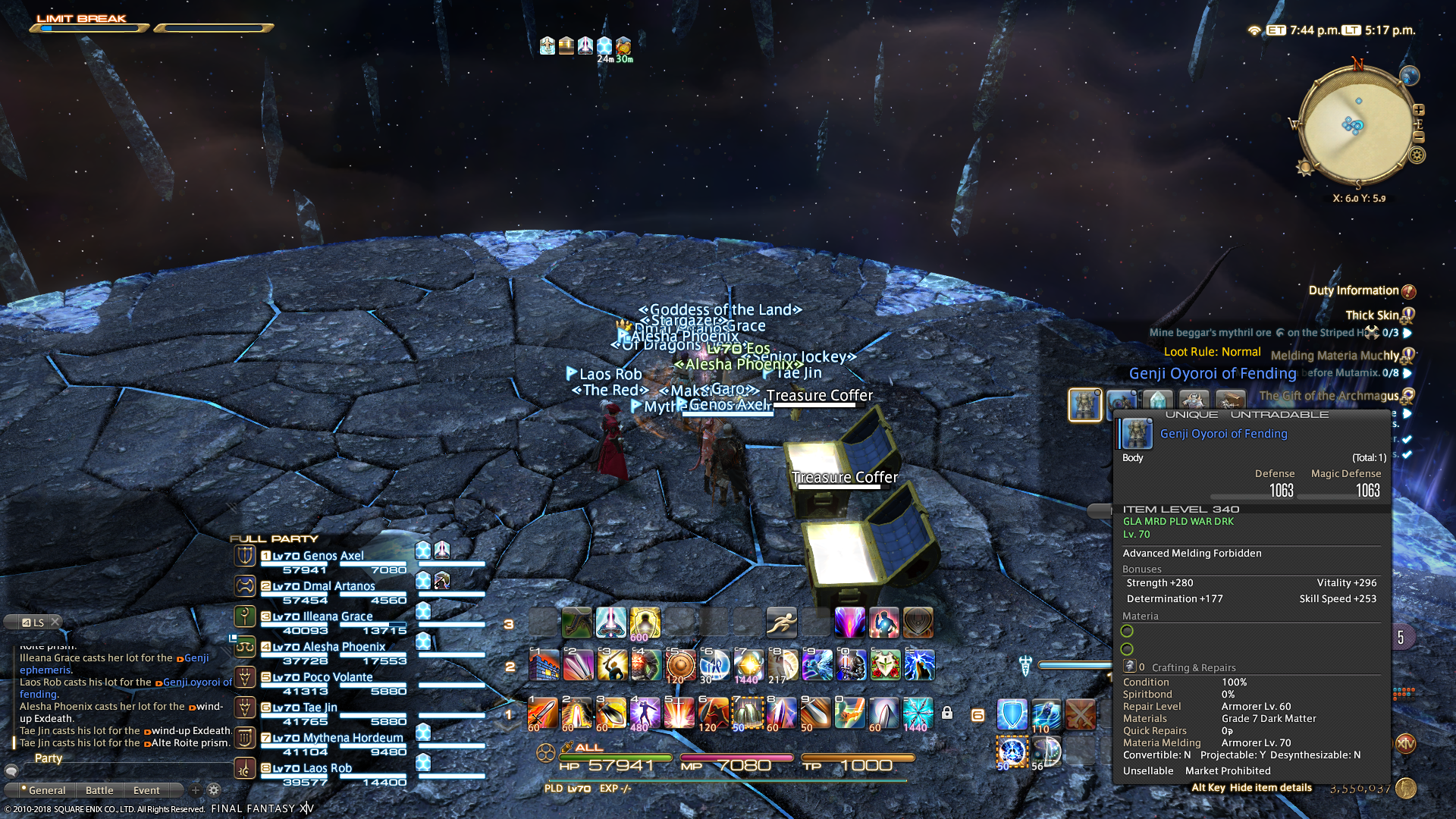Activate the flaming sword attack icon
The width and height of the screenshot is (1456, 819).
coord(542,714)
